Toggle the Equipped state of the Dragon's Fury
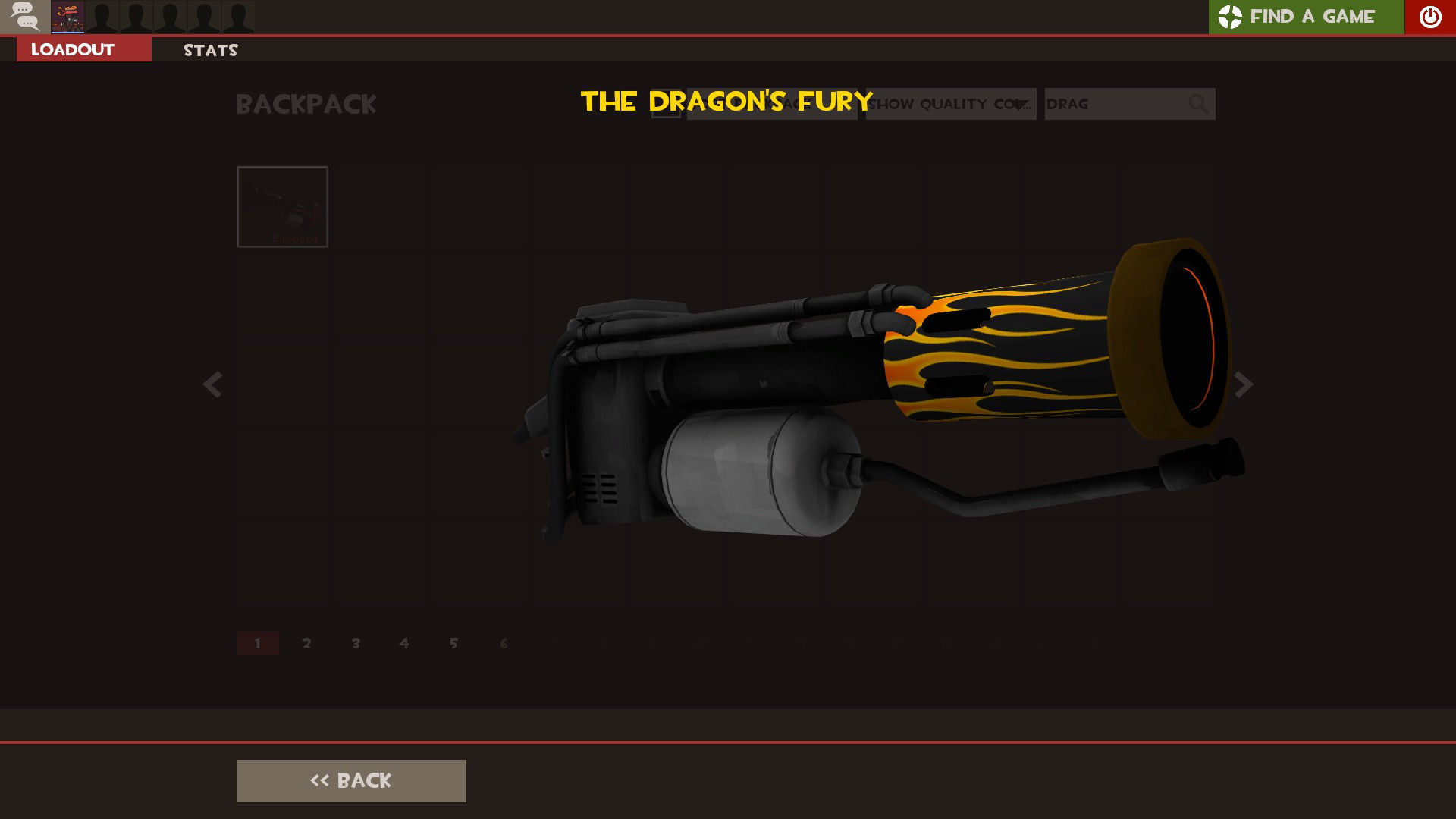The image size is (1456, 819). pyautogui.click(x=282, y=206)
